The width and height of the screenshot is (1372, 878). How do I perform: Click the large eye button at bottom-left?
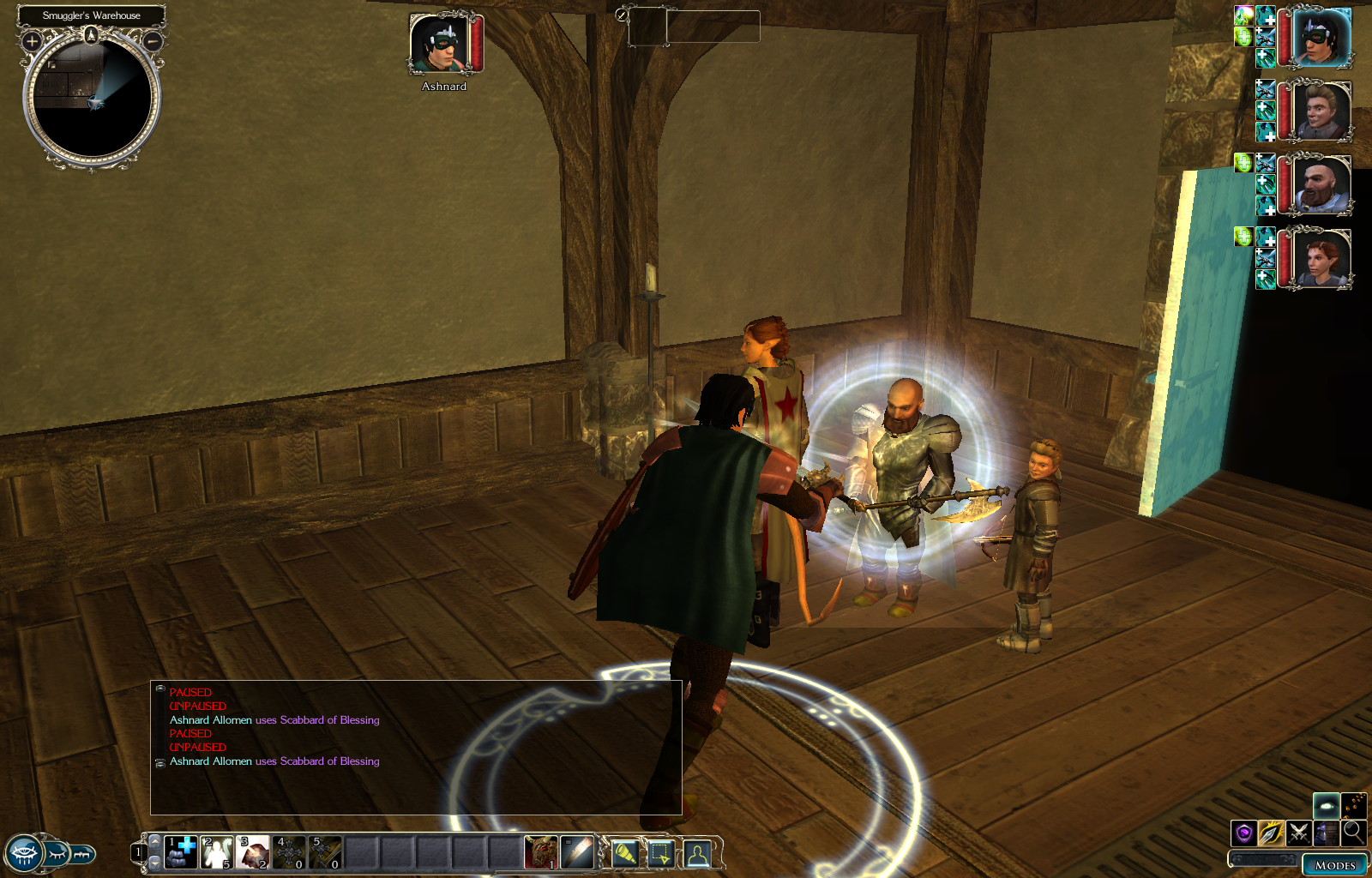click(23, 854)
